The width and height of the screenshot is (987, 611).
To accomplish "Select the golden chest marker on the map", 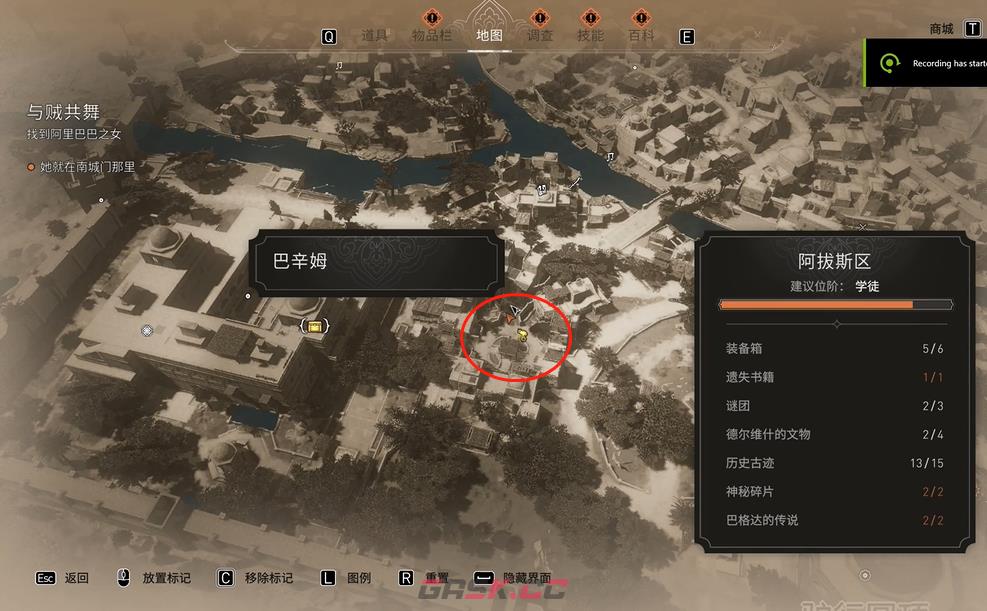I will tap(316, 326).
